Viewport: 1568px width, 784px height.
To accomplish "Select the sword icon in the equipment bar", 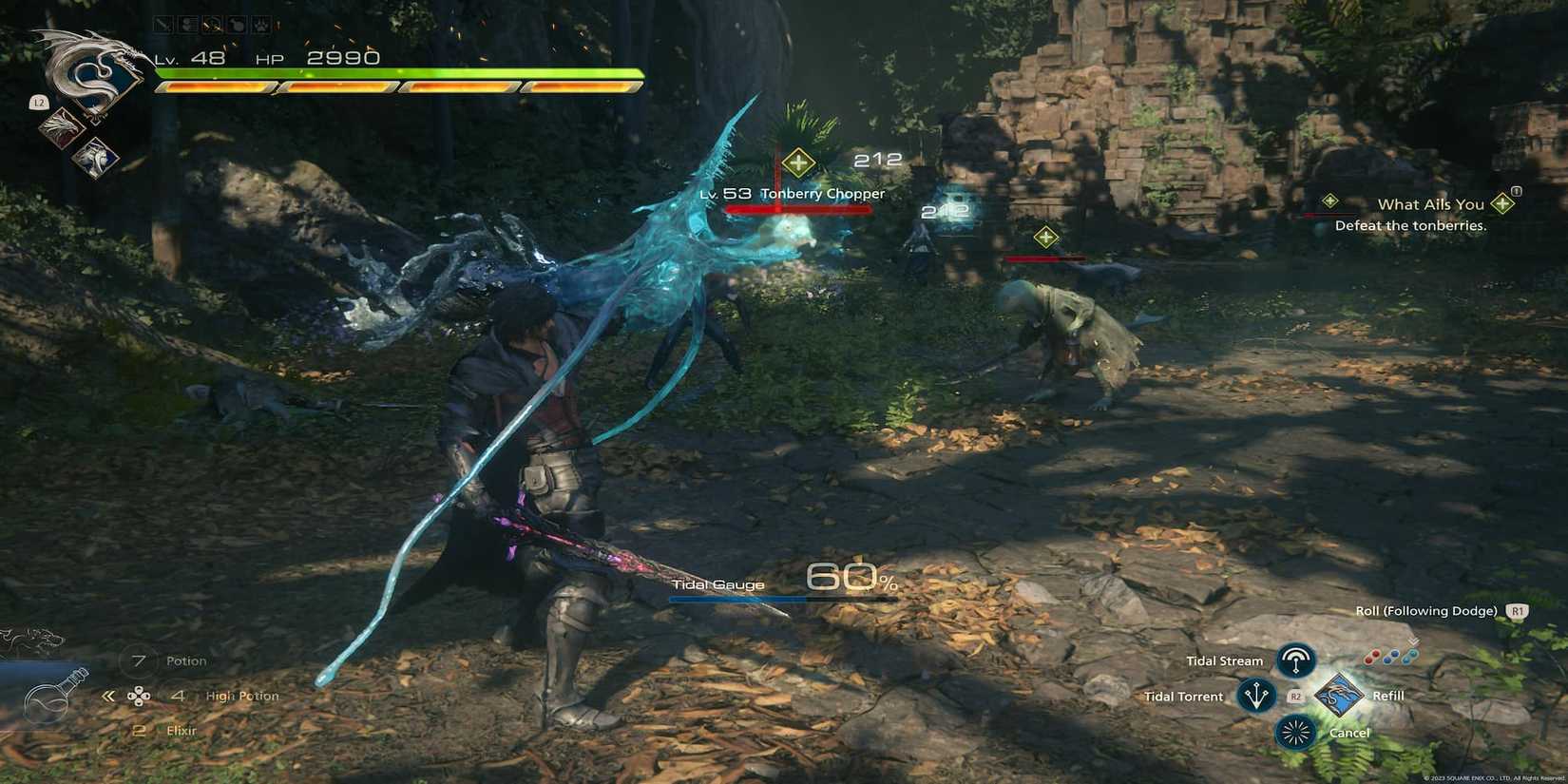I will point(162,25).
